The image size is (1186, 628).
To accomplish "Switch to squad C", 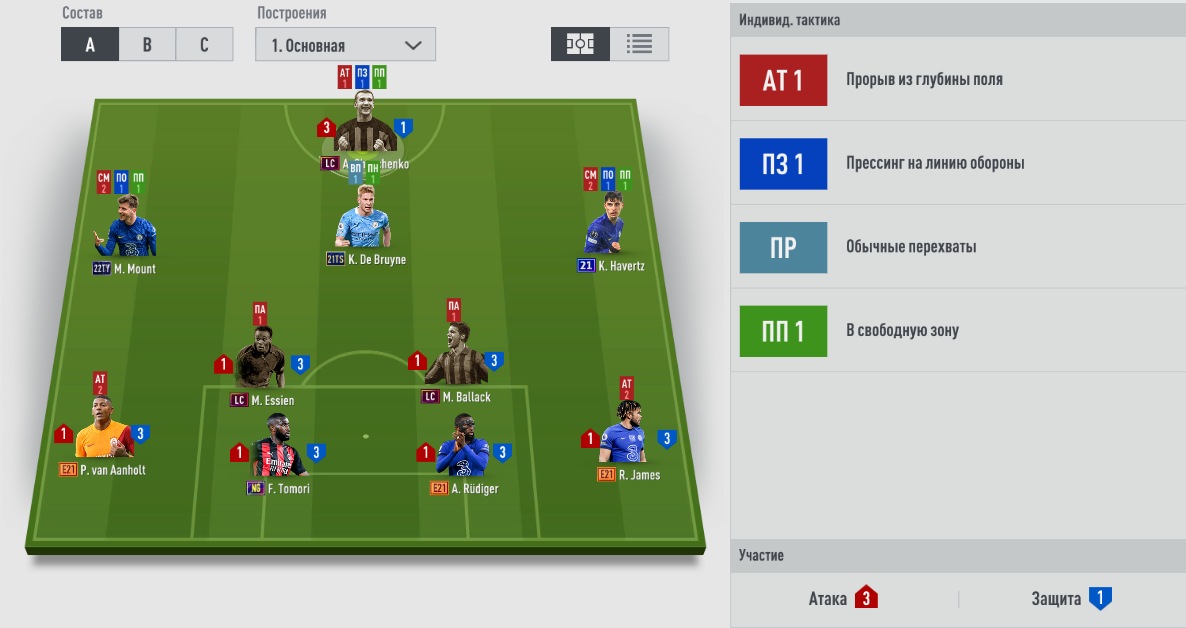I will coord(204,45).
